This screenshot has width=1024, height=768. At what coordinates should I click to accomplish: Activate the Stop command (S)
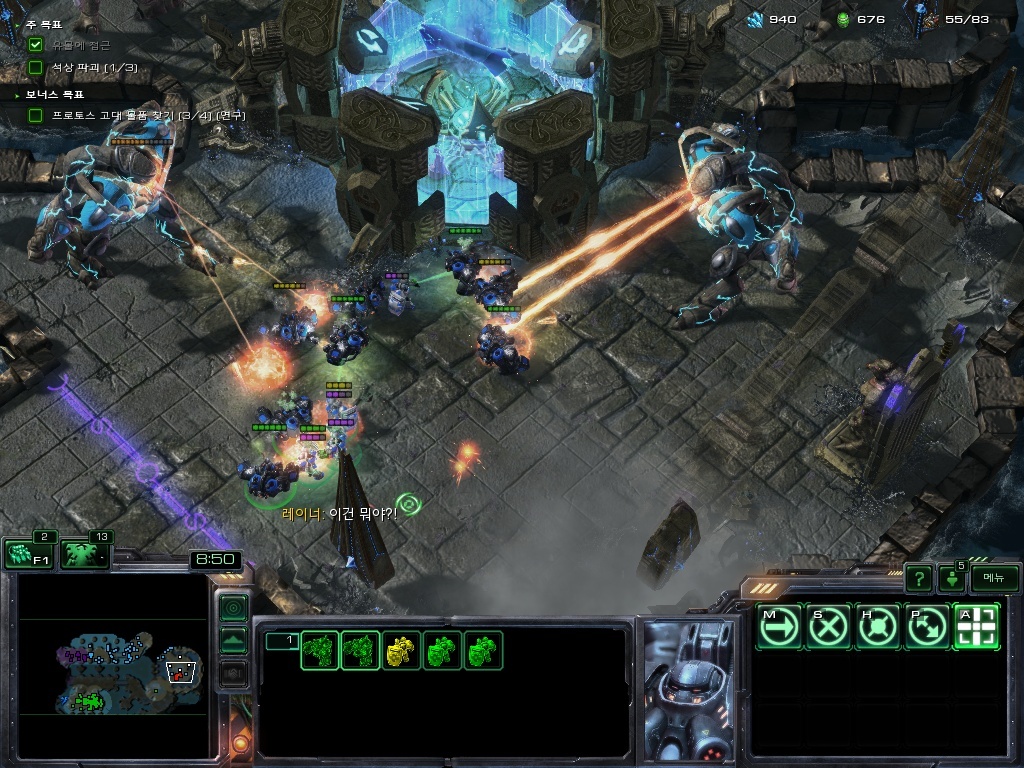[x=829, y=627]
